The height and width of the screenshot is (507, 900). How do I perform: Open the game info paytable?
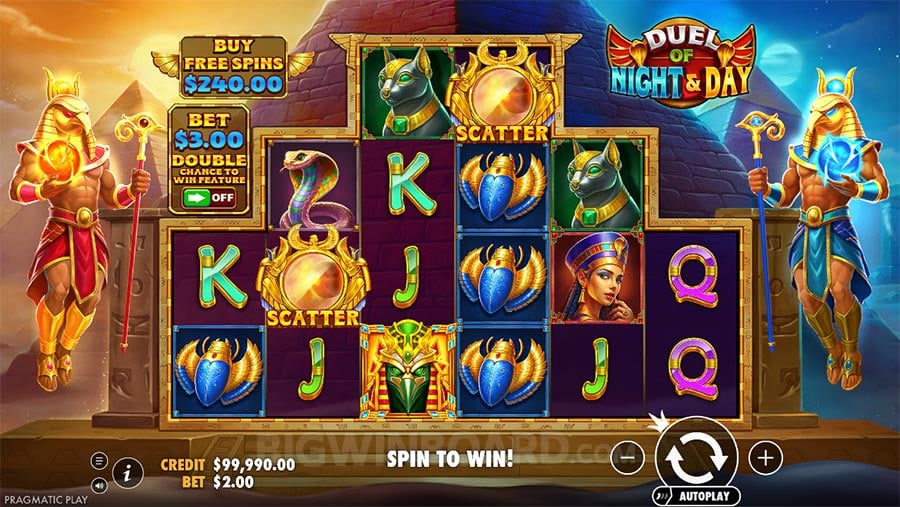(x=127, y=470)
